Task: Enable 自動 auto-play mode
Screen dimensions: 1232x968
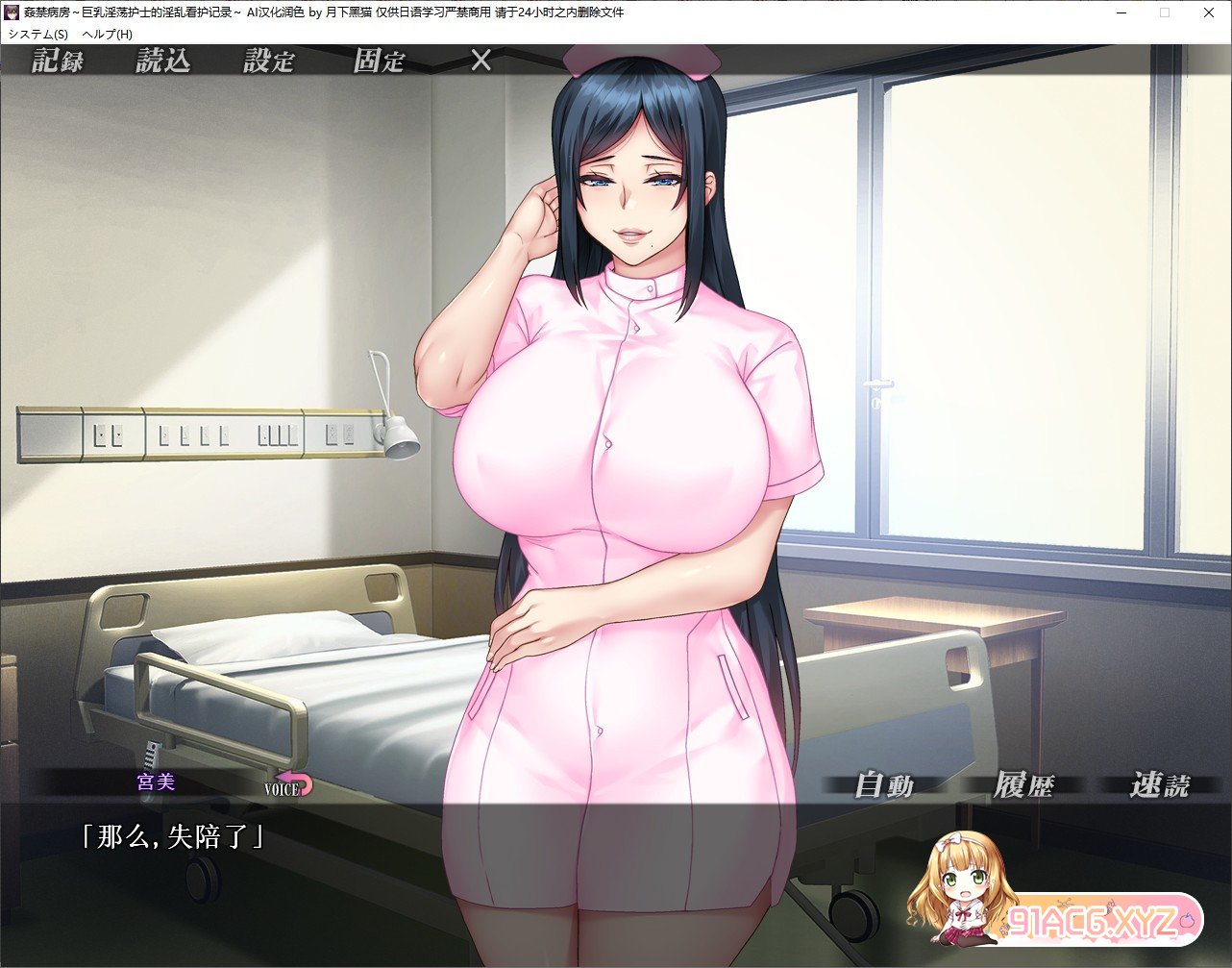Action: [884, 785]
